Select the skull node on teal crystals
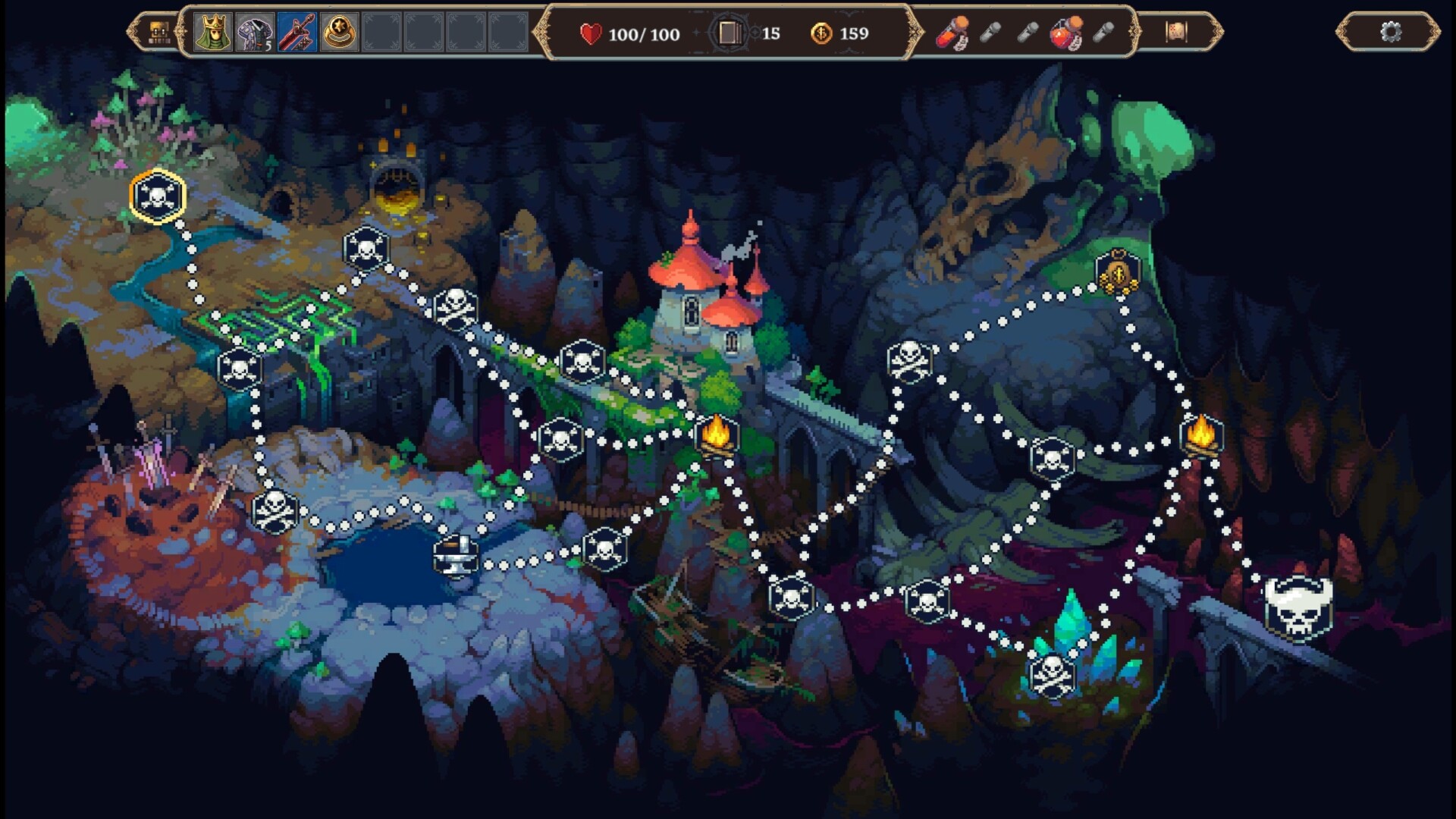The image size is (1456, 819). point(1052,674)
